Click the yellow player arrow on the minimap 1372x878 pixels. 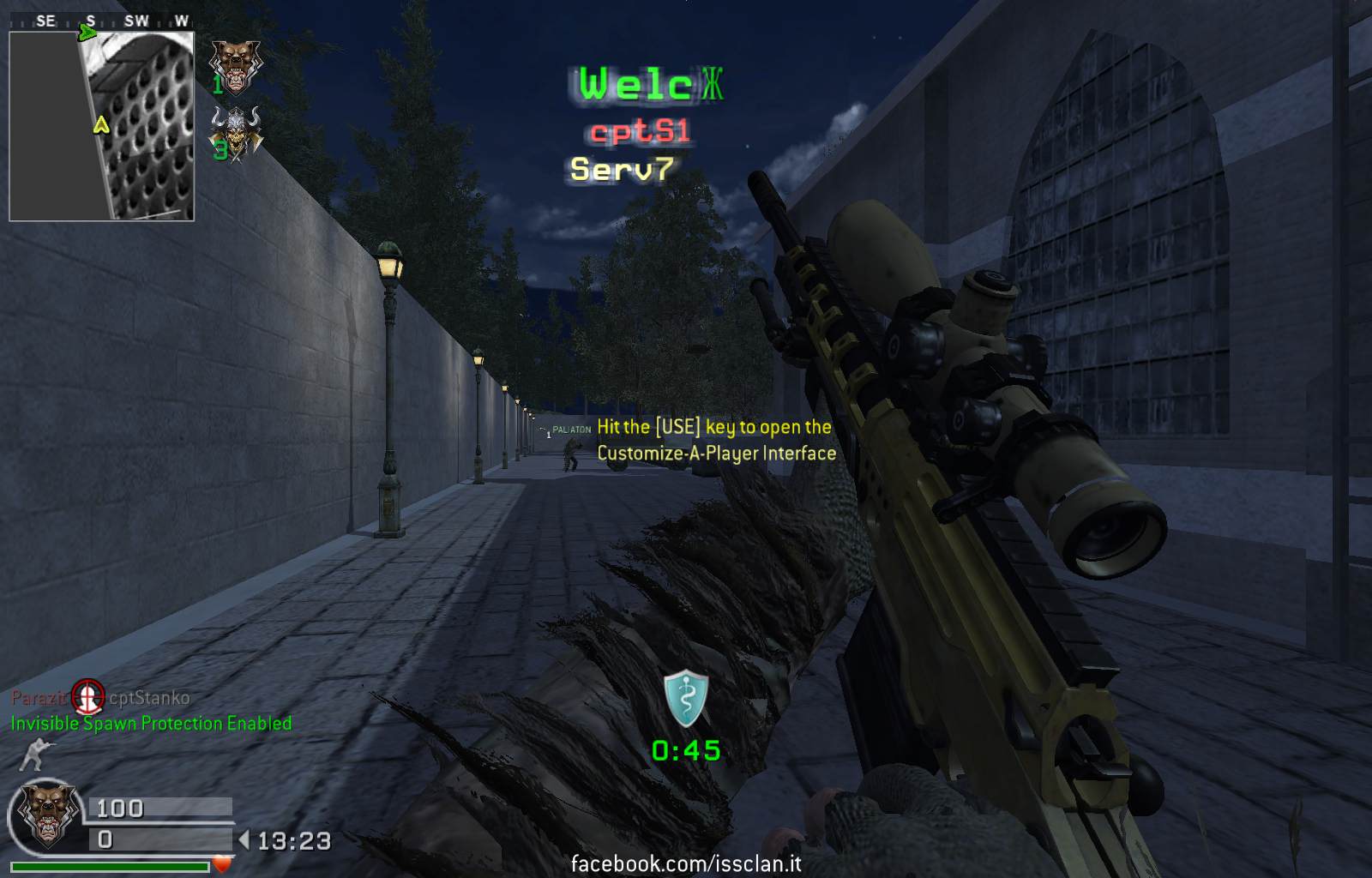tap(101, 125)
